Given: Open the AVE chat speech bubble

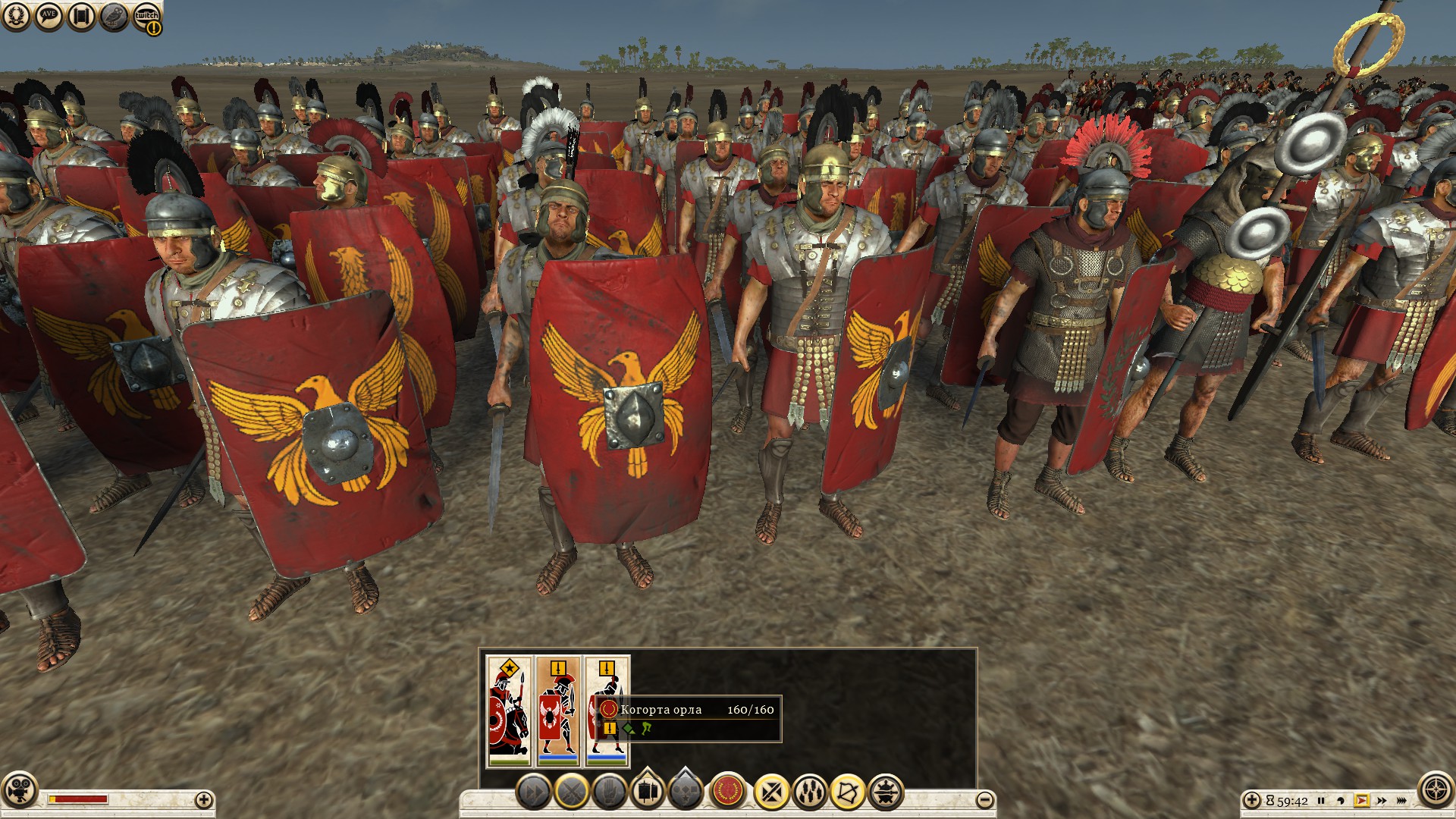Looking at the screenshot, I should (49, 15).
